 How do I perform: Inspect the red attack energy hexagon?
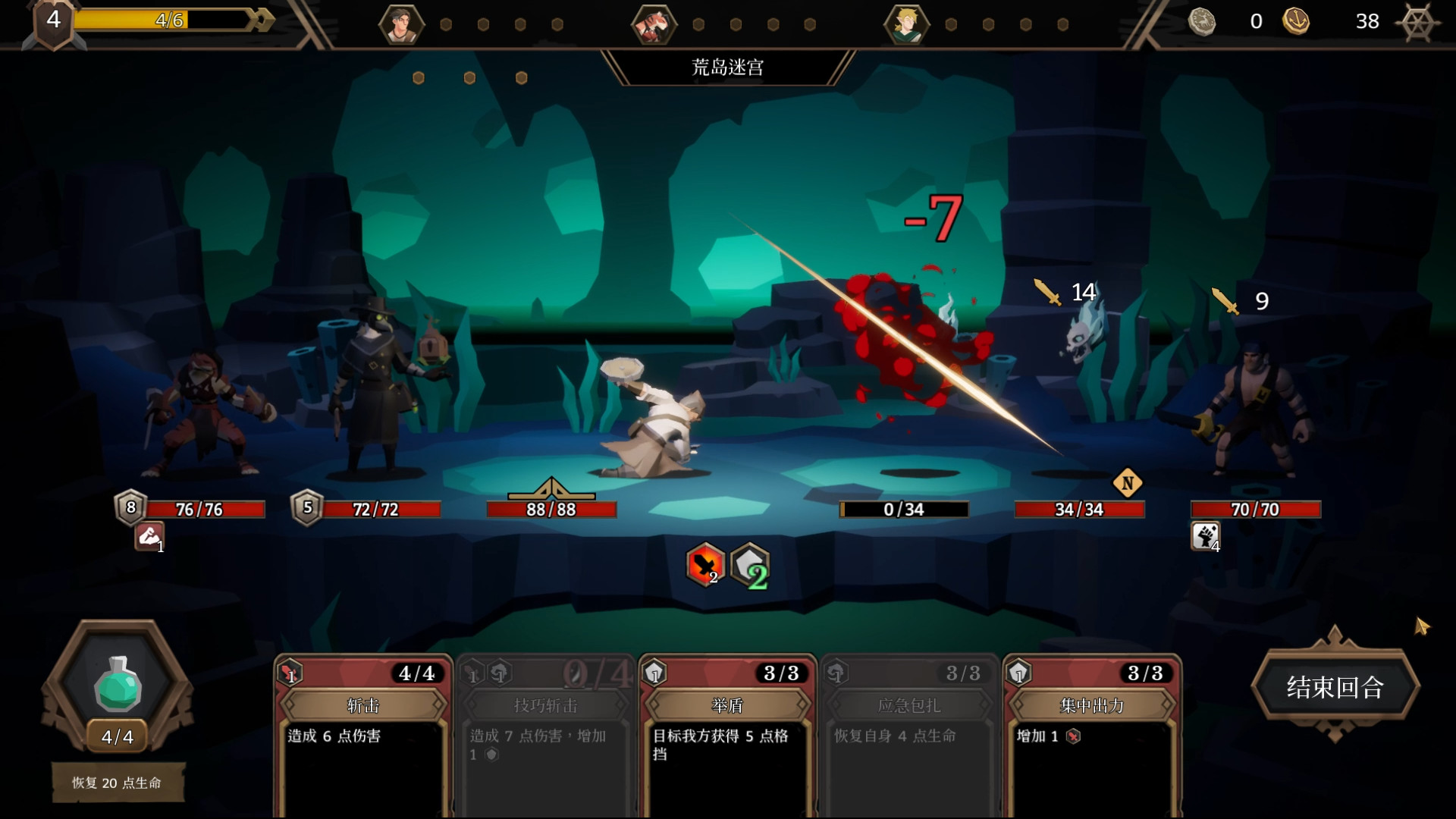coord(705,565)
